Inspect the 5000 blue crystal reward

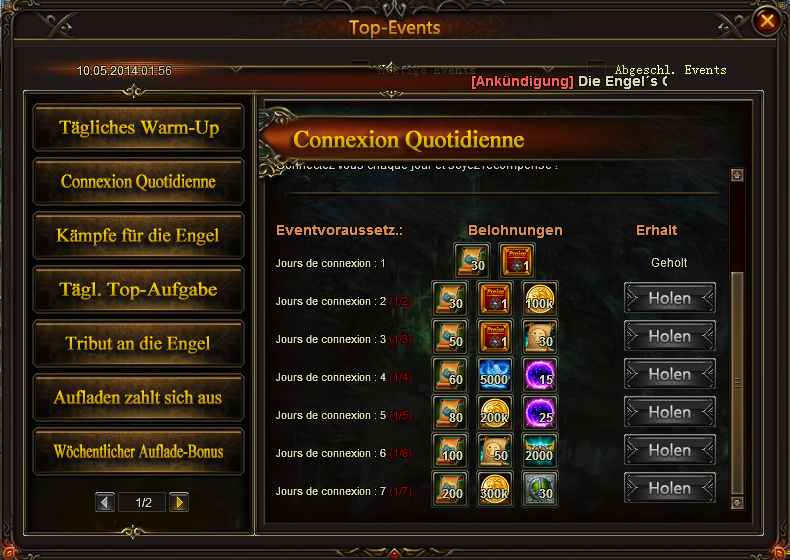493,374
